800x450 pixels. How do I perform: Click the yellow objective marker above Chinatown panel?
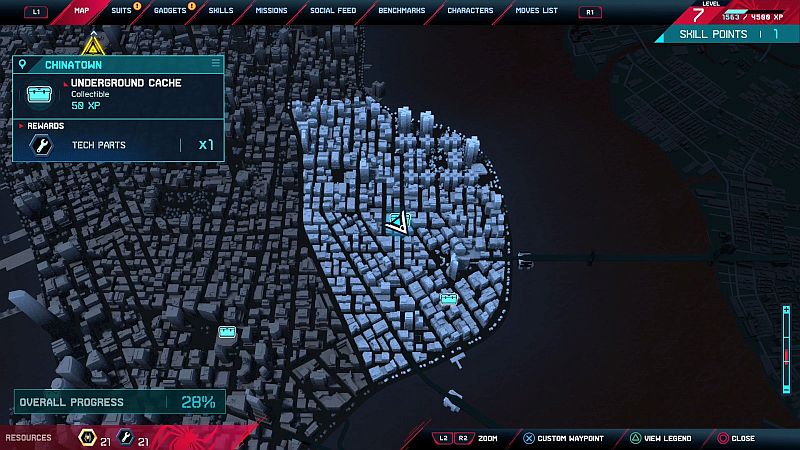[92, 45]
